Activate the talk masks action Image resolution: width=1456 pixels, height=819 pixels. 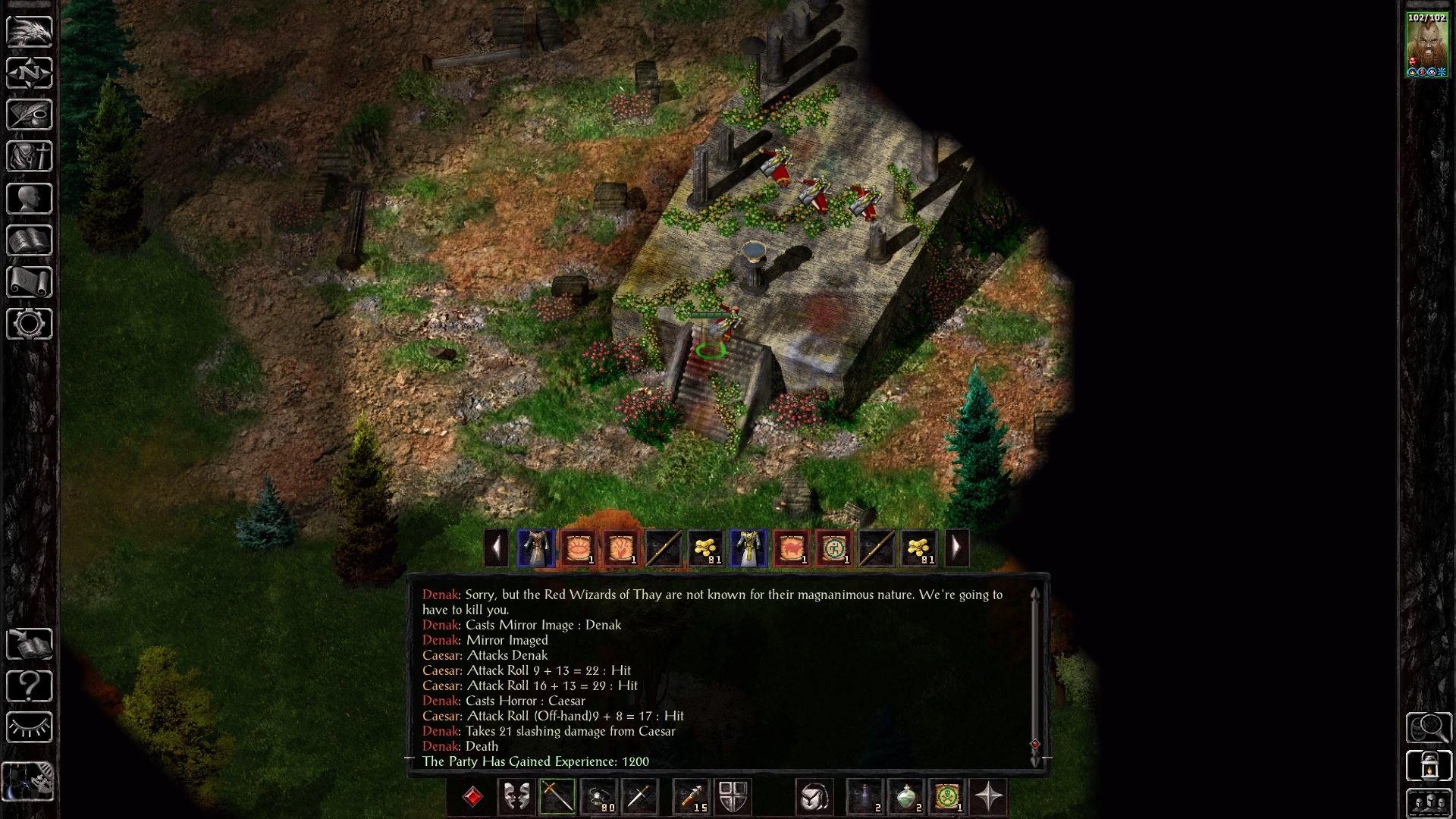click(516, 797)
